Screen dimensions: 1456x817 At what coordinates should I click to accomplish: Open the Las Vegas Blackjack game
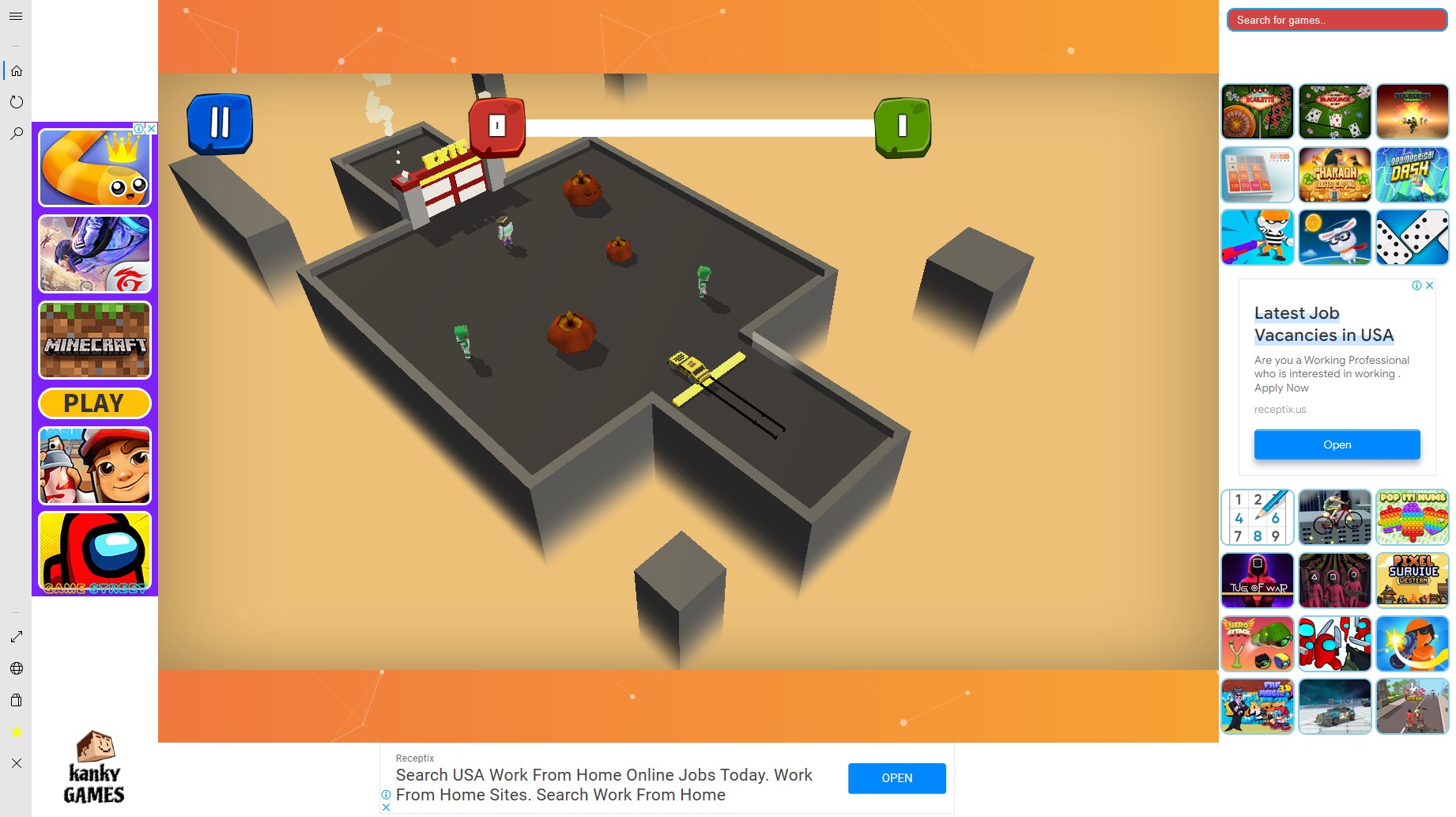coord(1334,112)
